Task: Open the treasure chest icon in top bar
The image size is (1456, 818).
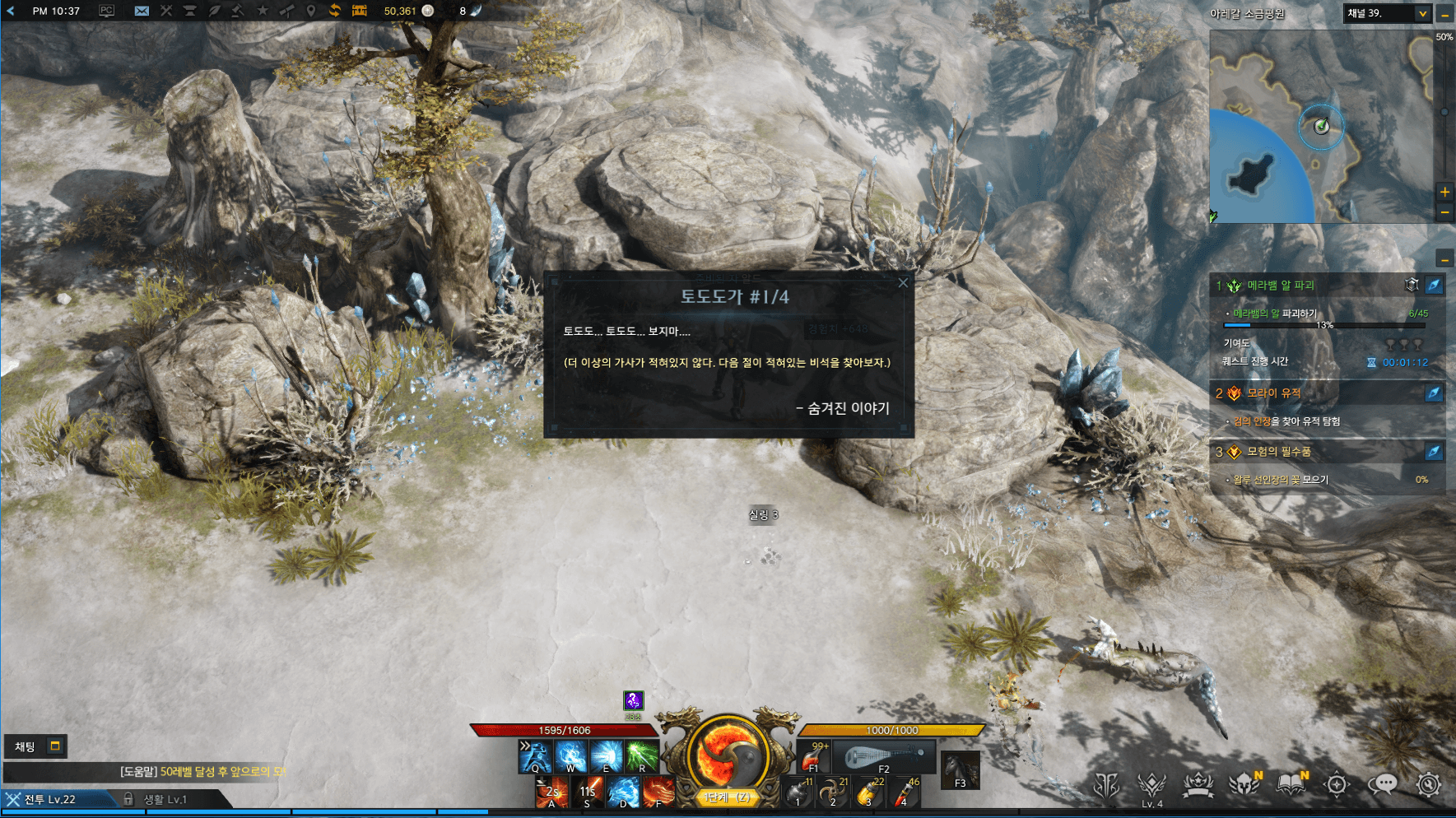Action: pyautogui.click(x=360, y=11)
